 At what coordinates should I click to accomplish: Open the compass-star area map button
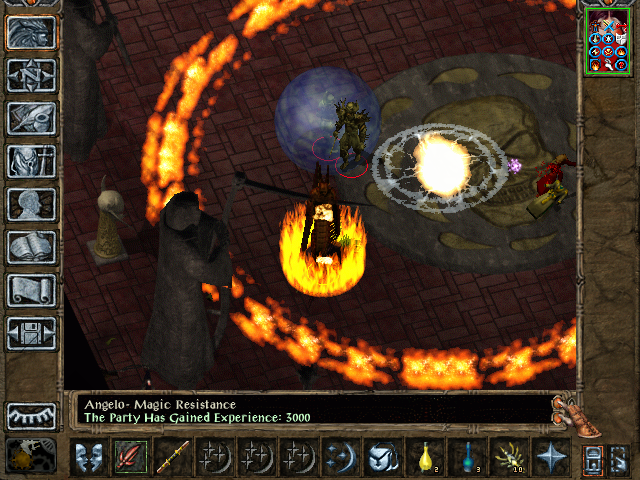31,75
